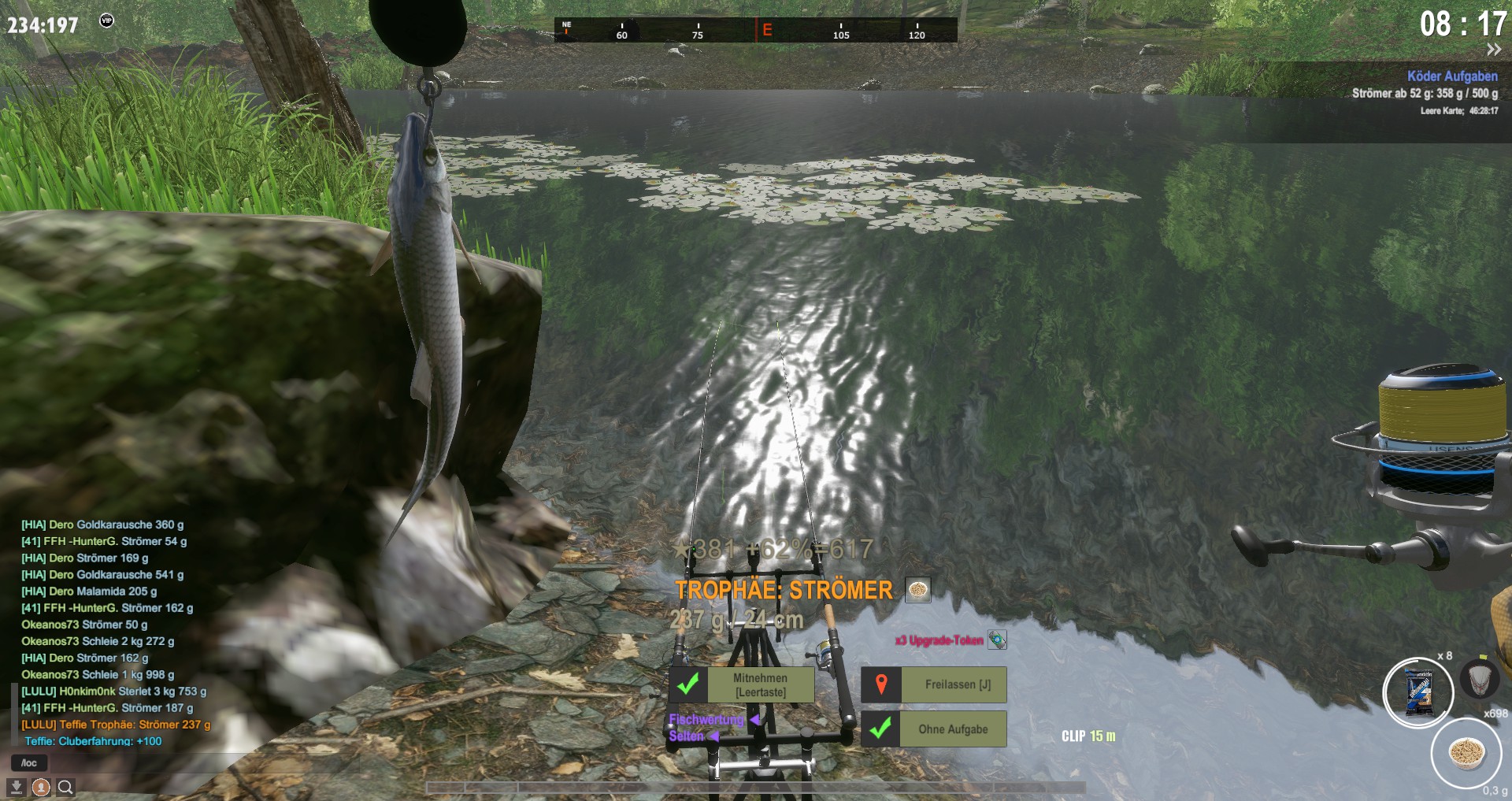
Task: Keep the fish with the Mitnehmen button
Action: (x=760, y=684)
